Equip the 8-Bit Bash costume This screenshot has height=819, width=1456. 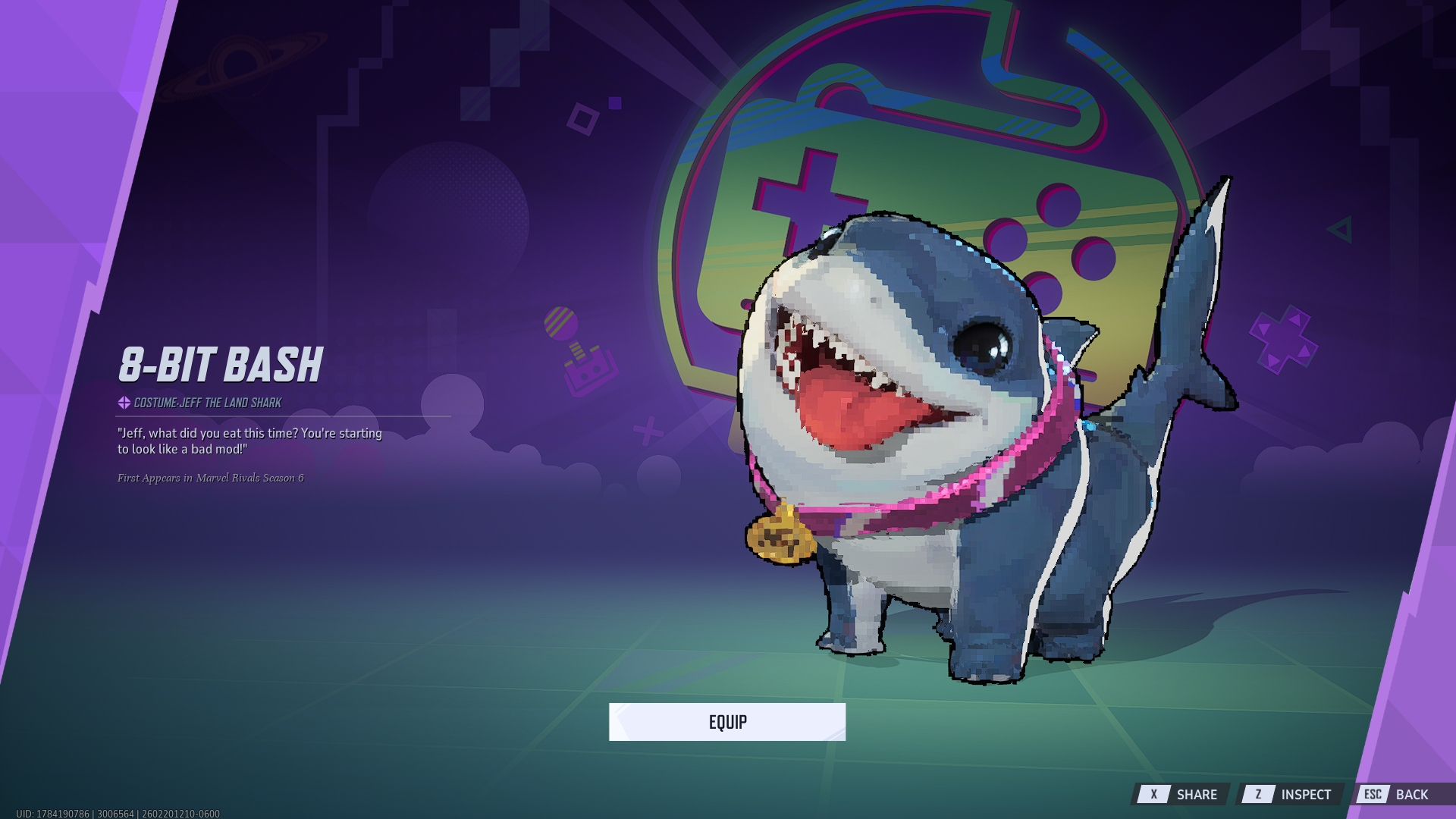[x=726, y=722]
